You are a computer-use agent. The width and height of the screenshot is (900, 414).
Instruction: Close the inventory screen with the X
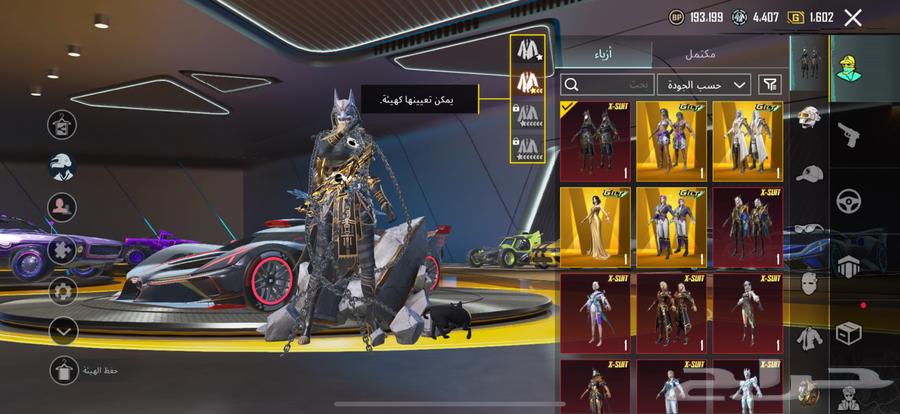tap(853, 17)
